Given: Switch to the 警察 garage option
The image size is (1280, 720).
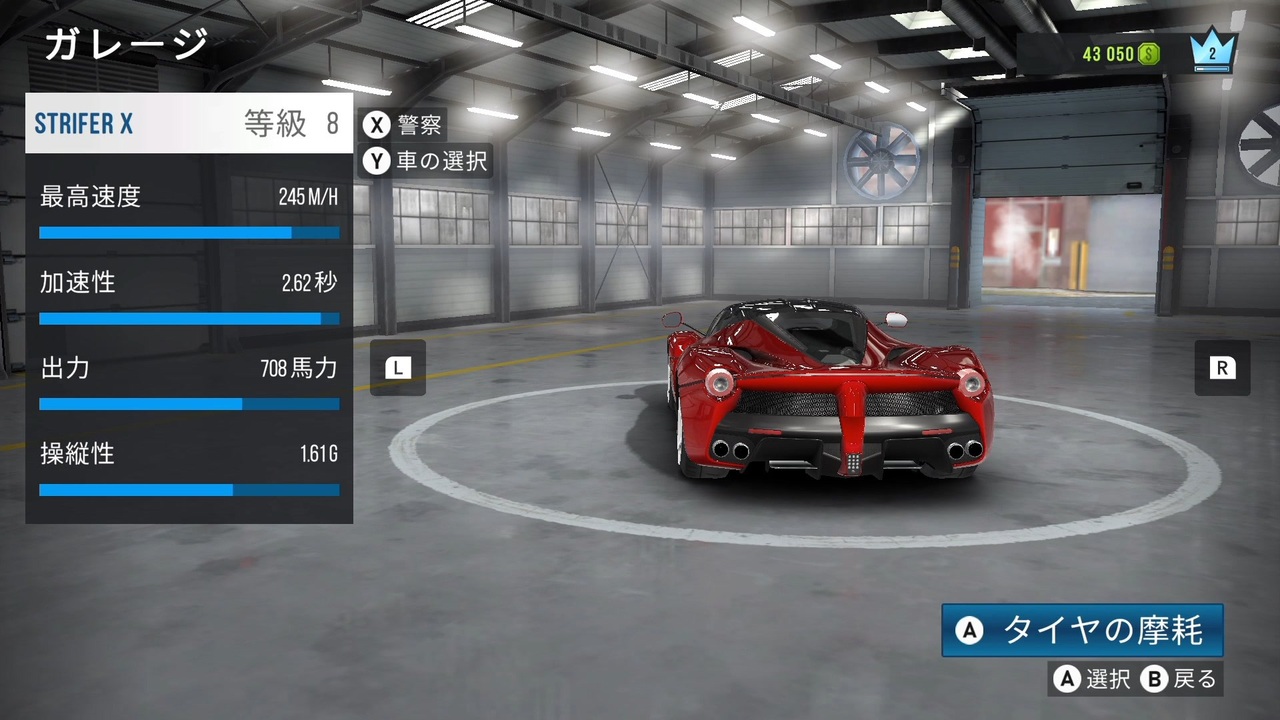Looking at the screenshot, I should 403,125.
